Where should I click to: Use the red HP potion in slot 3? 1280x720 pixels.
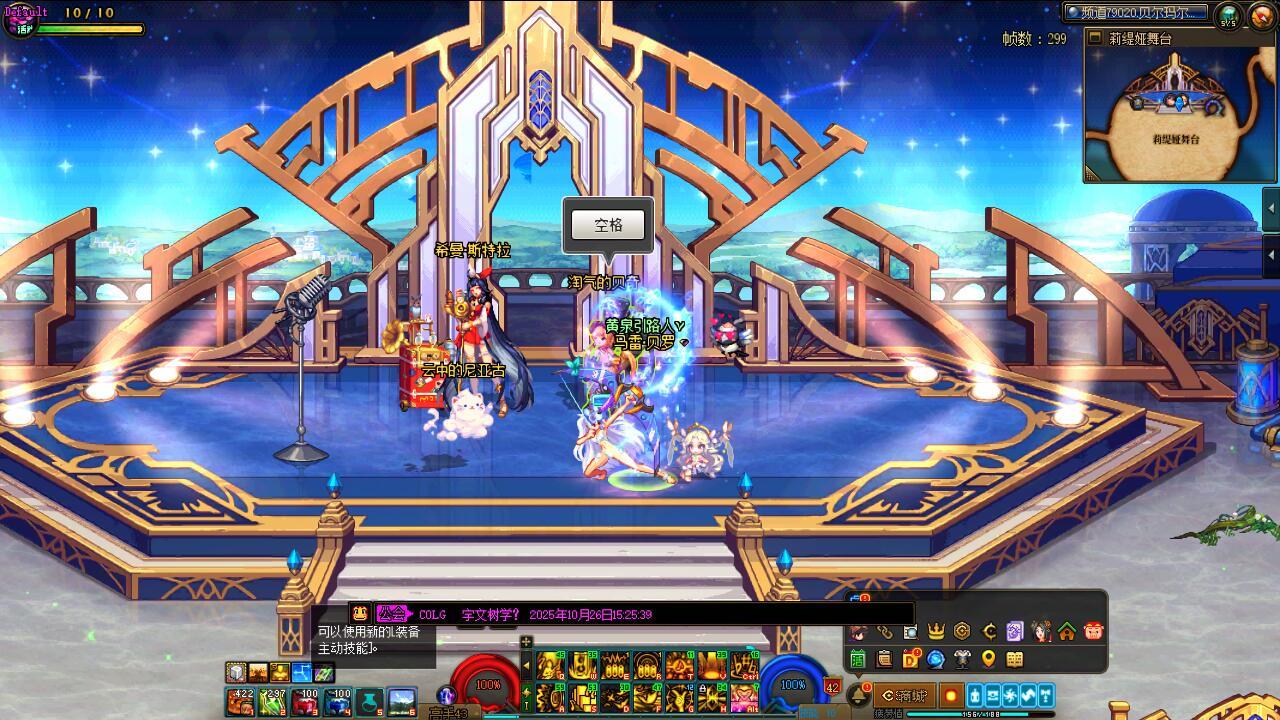coord(304,702)
